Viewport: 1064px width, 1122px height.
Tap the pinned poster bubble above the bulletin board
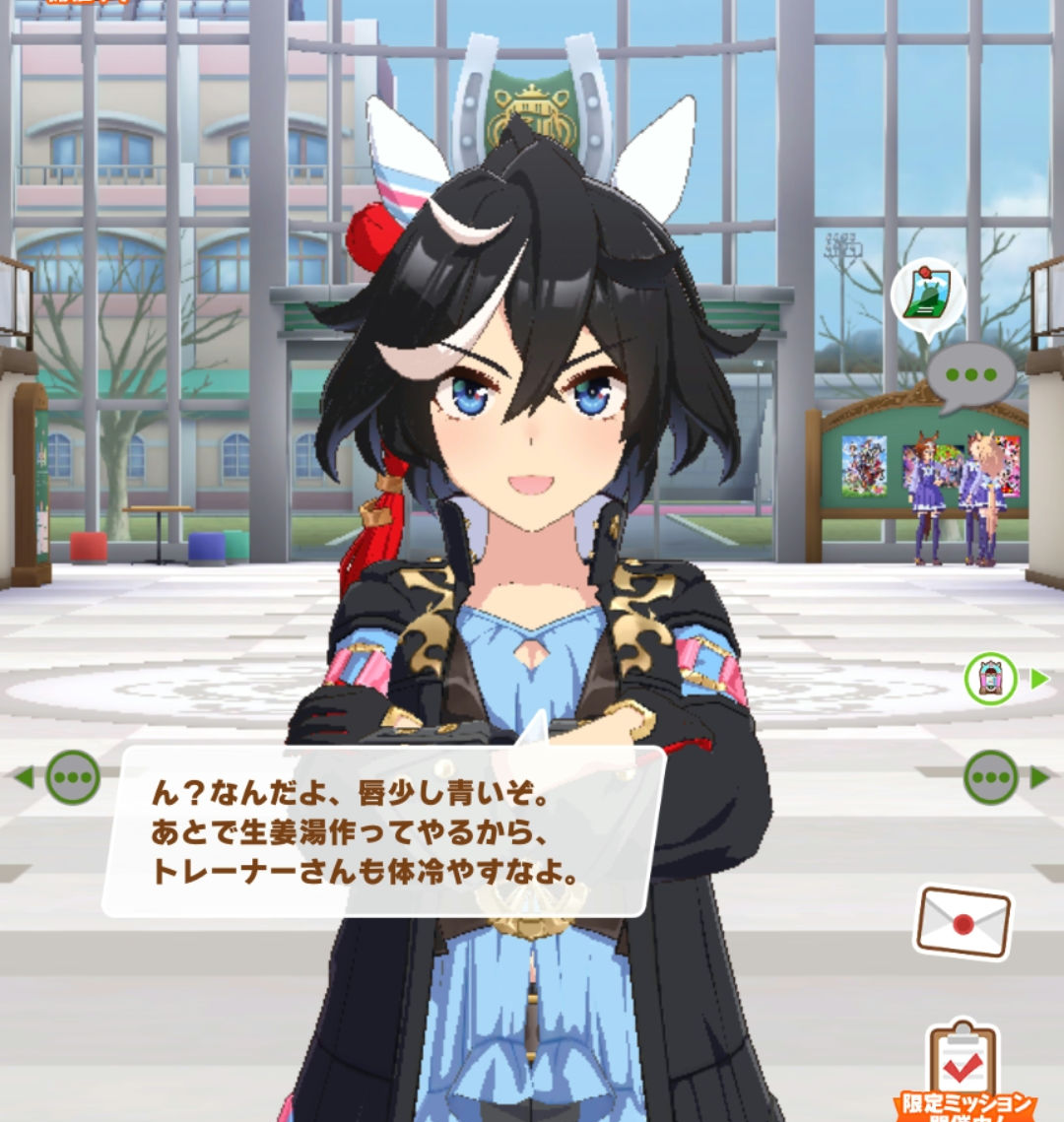click(x=927, y=296)
